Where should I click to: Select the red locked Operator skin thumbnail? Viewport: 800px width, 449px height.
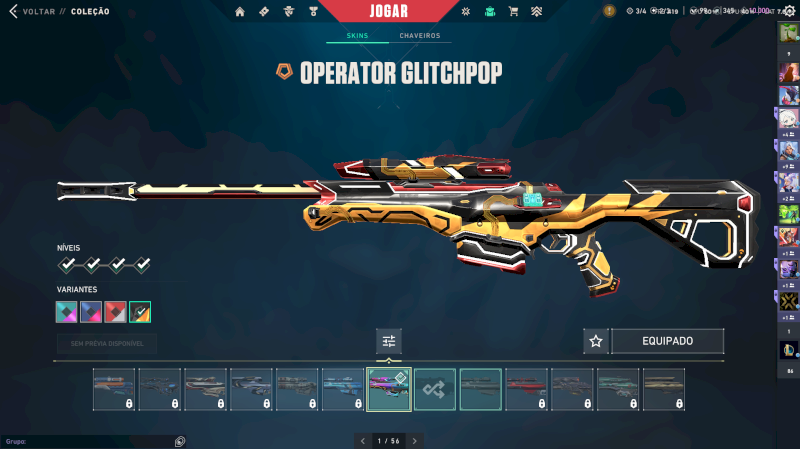526,389
